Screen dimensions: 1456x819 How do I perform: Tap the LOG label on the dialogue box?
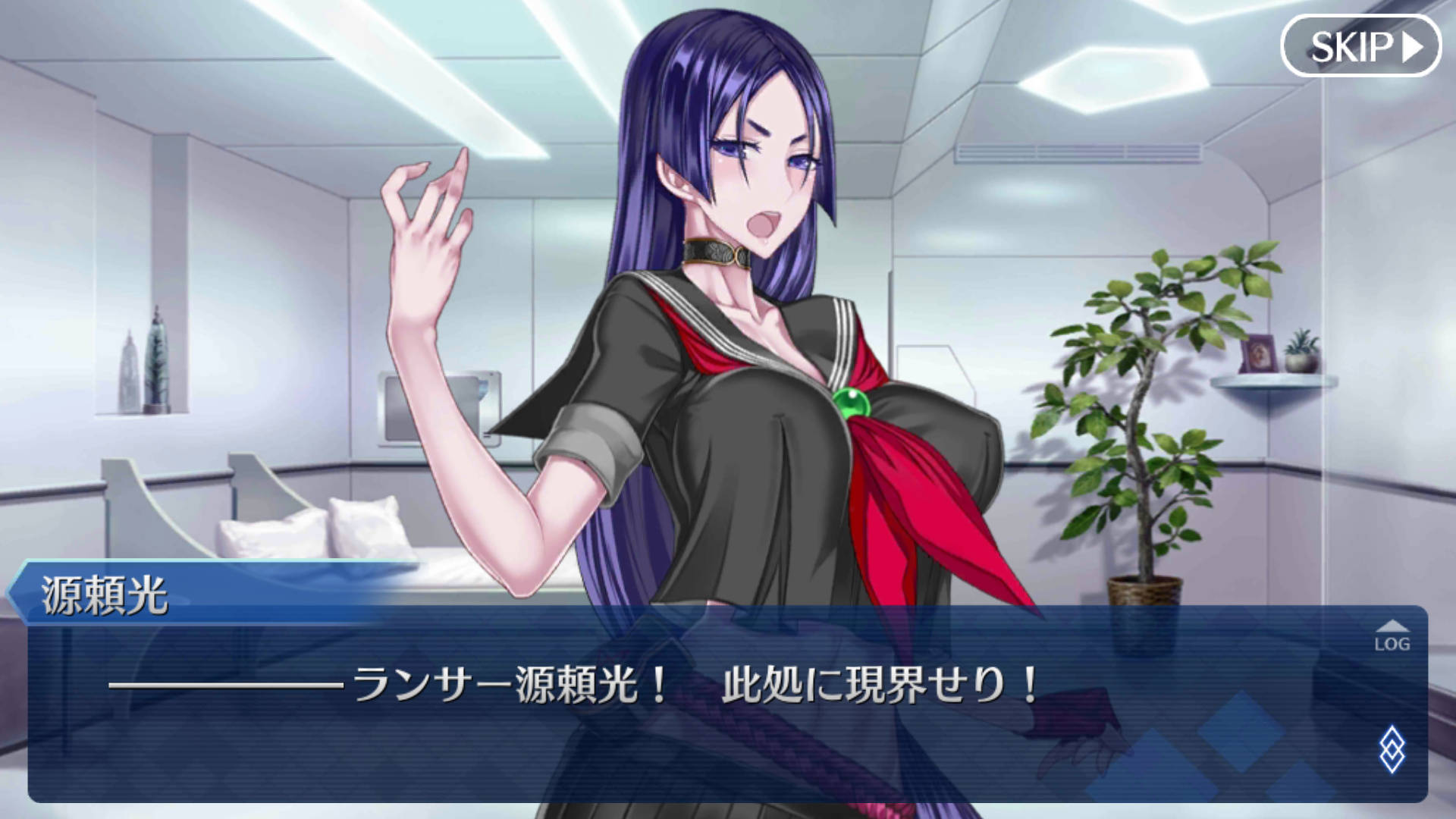click(1392, 643)
